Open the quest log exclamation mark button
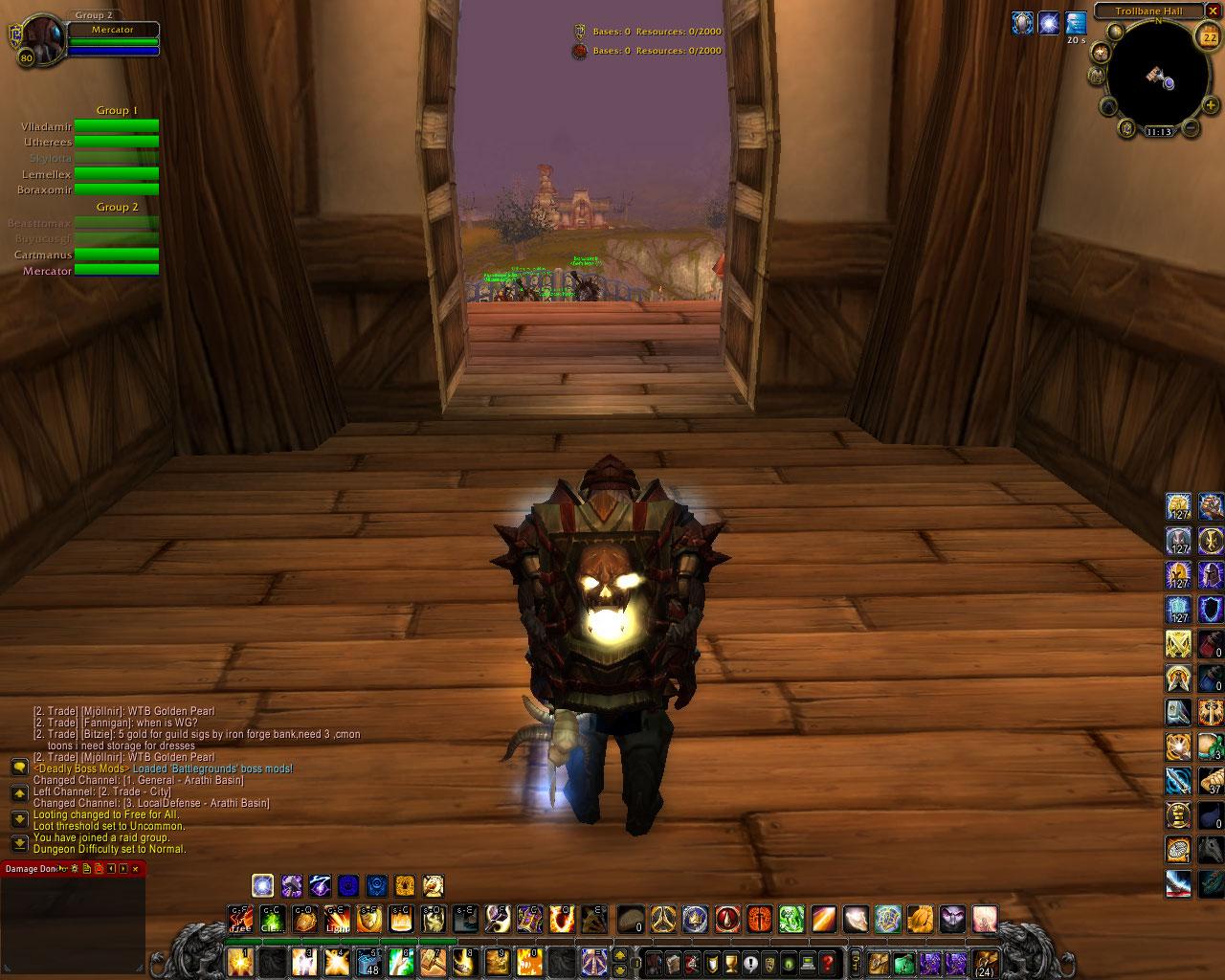This screenshot has width=1225, height=980. [x=751, y=962]
